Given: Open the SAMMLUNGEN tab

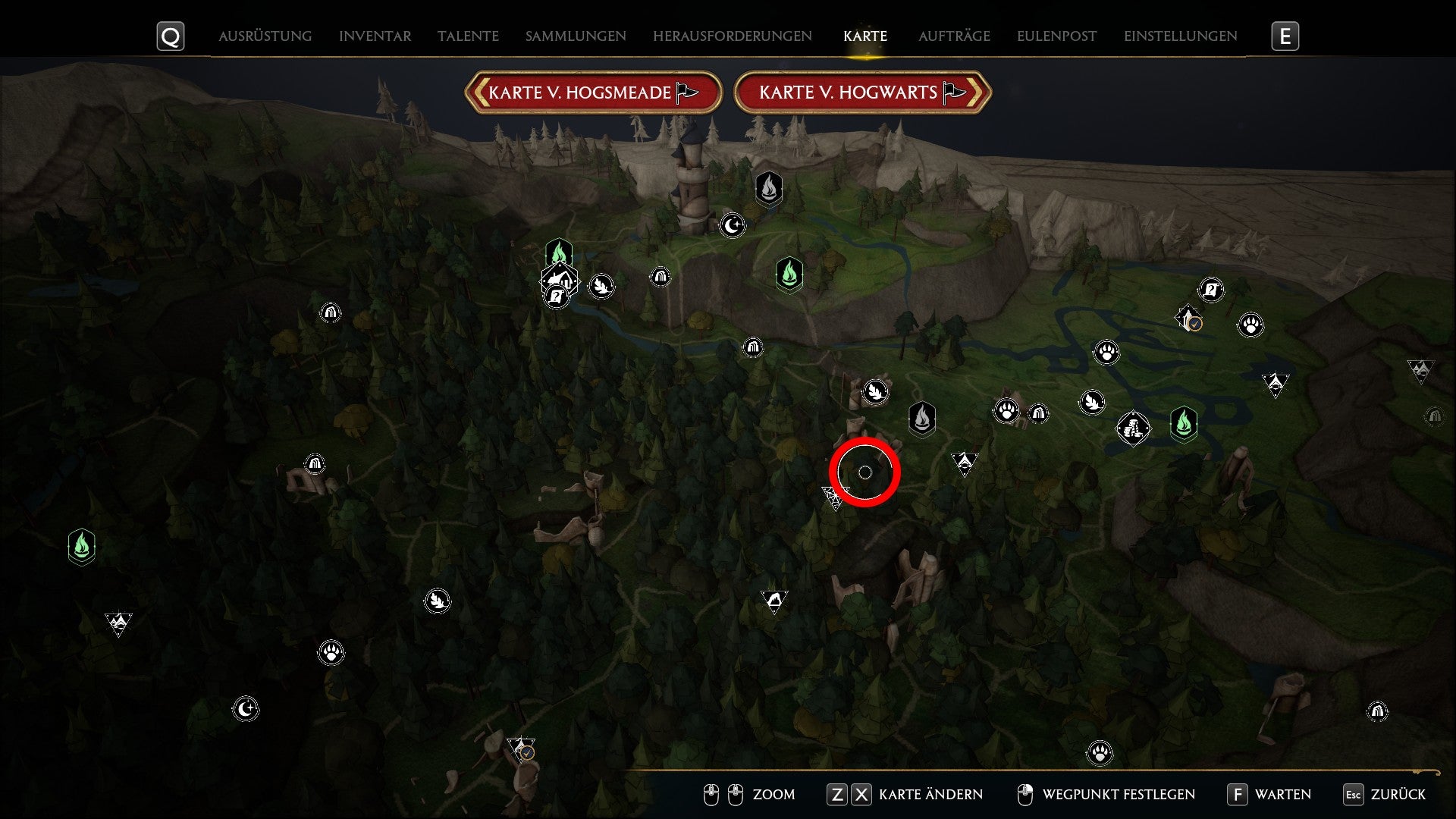Looking at the screenshot, I should pos(574,36).
